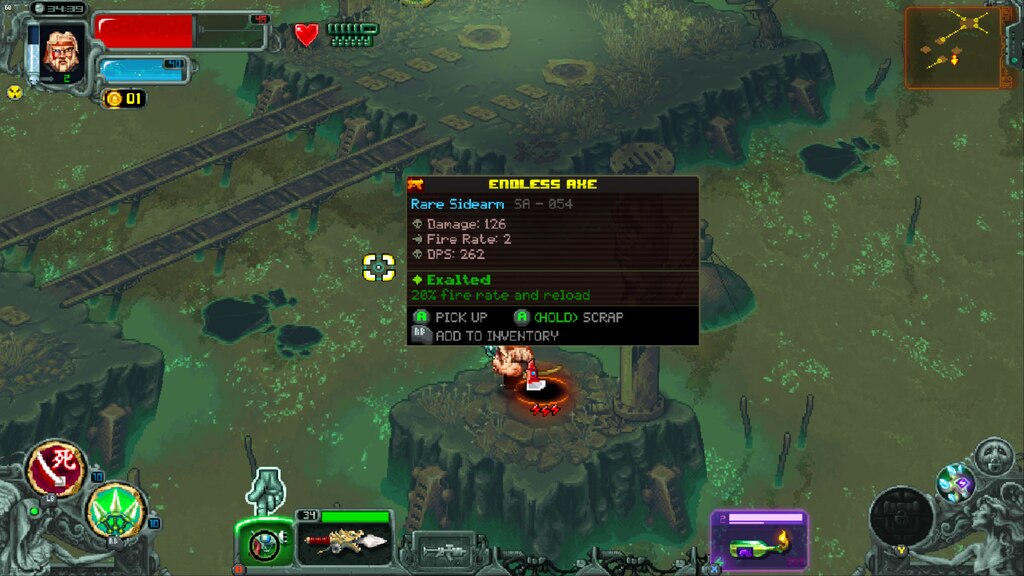Click the round gadget icon beside the weapon
This screenshot has height=576, width=1024.
[x=264, y=545]
